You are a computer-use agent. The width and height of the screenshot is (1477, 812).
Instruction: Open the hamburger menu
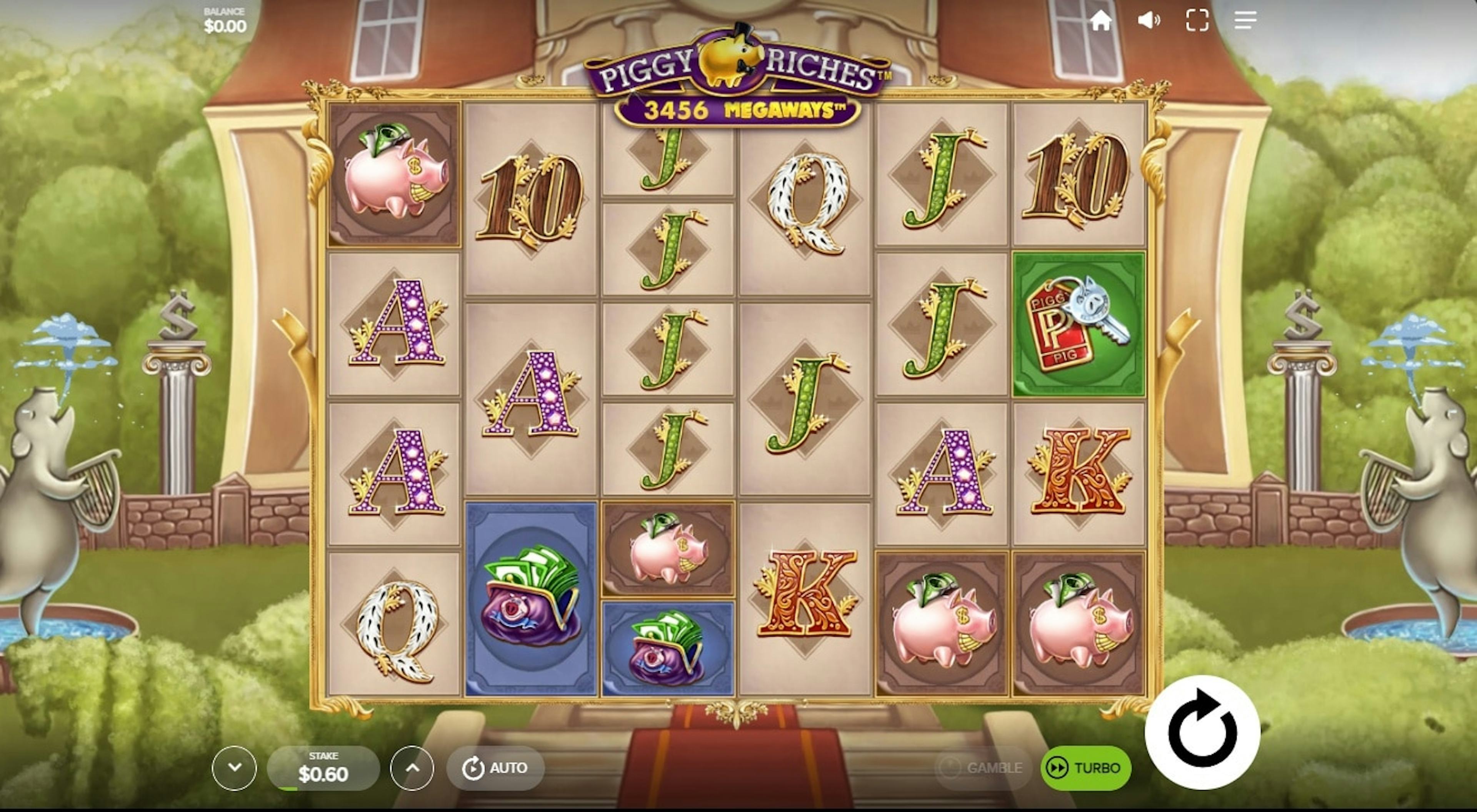(x=1245, y=21)
